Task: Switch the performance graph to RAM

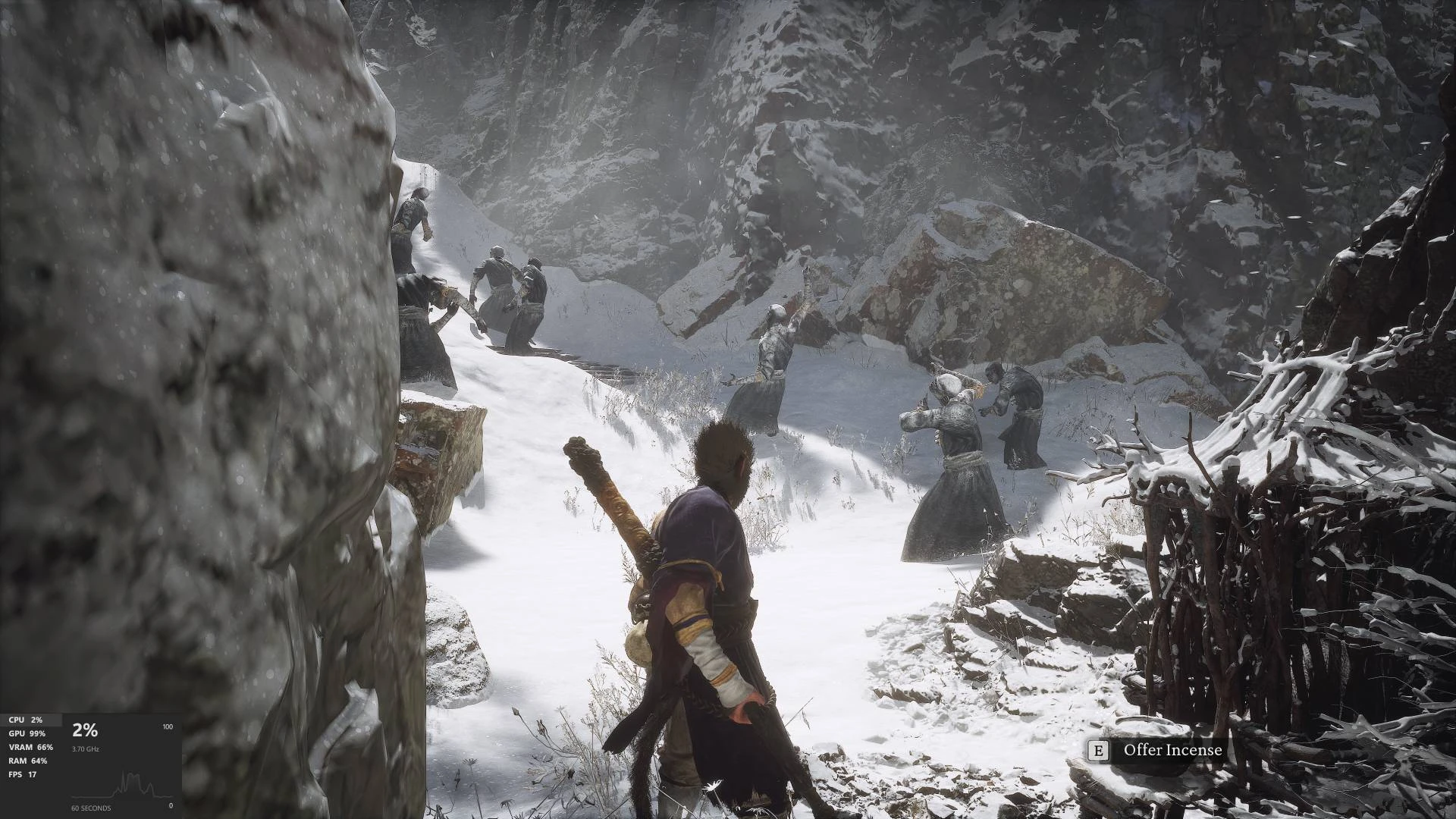Action: pyautogui.click(x=27, y=761)
